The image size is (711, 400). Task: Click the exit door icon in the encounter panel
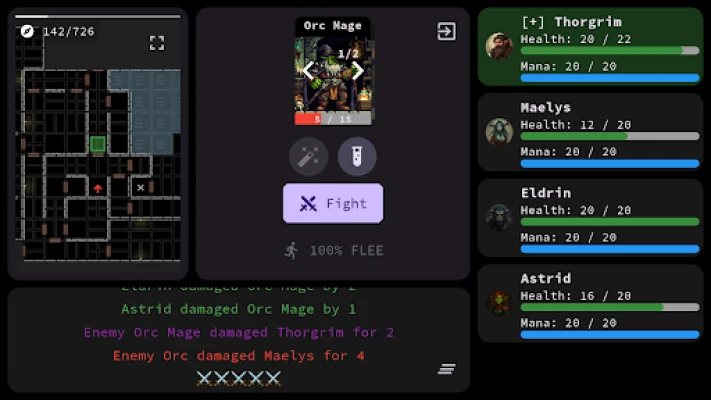(446, 32)
